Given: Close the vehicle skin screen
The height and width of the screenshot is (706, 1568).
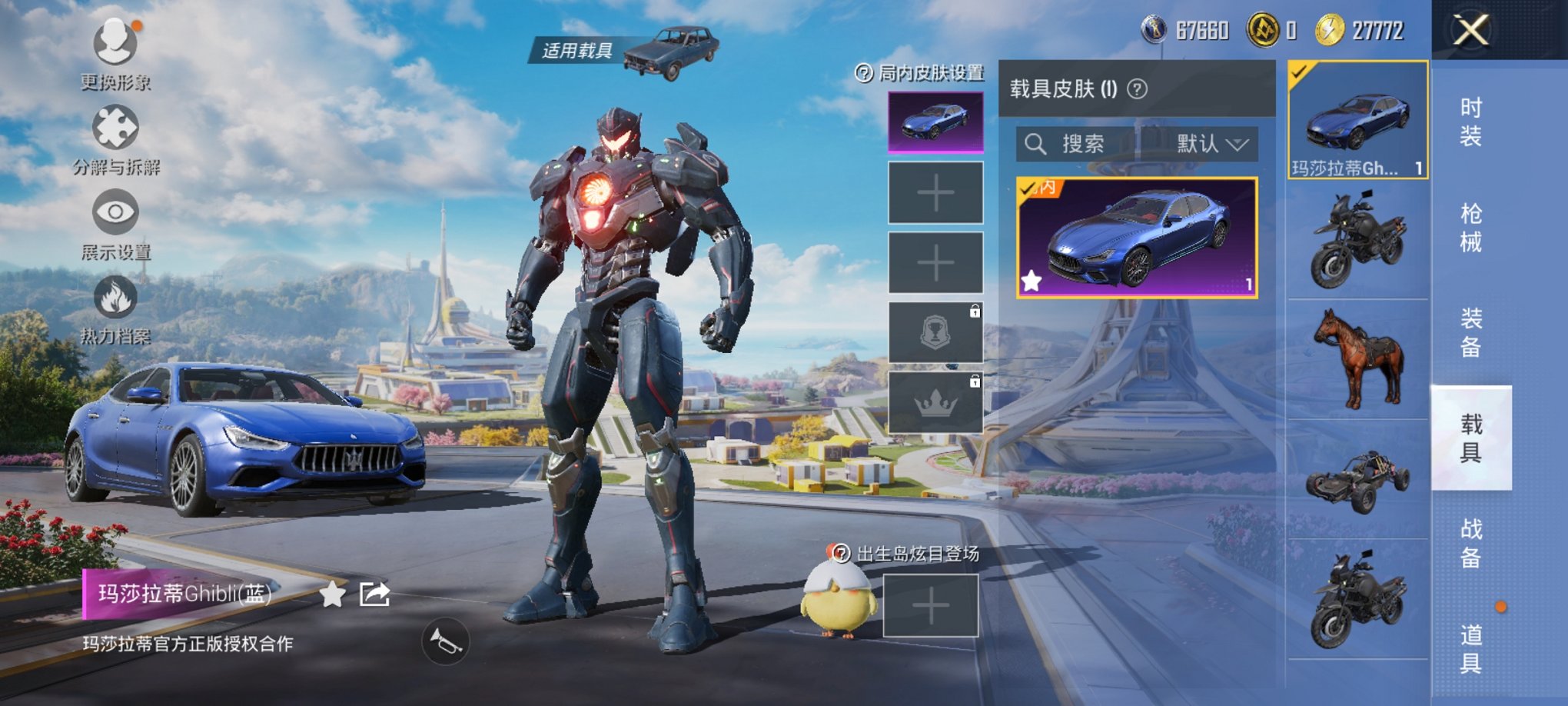Looking at the screenshot, I should (x=1470, y=32).
